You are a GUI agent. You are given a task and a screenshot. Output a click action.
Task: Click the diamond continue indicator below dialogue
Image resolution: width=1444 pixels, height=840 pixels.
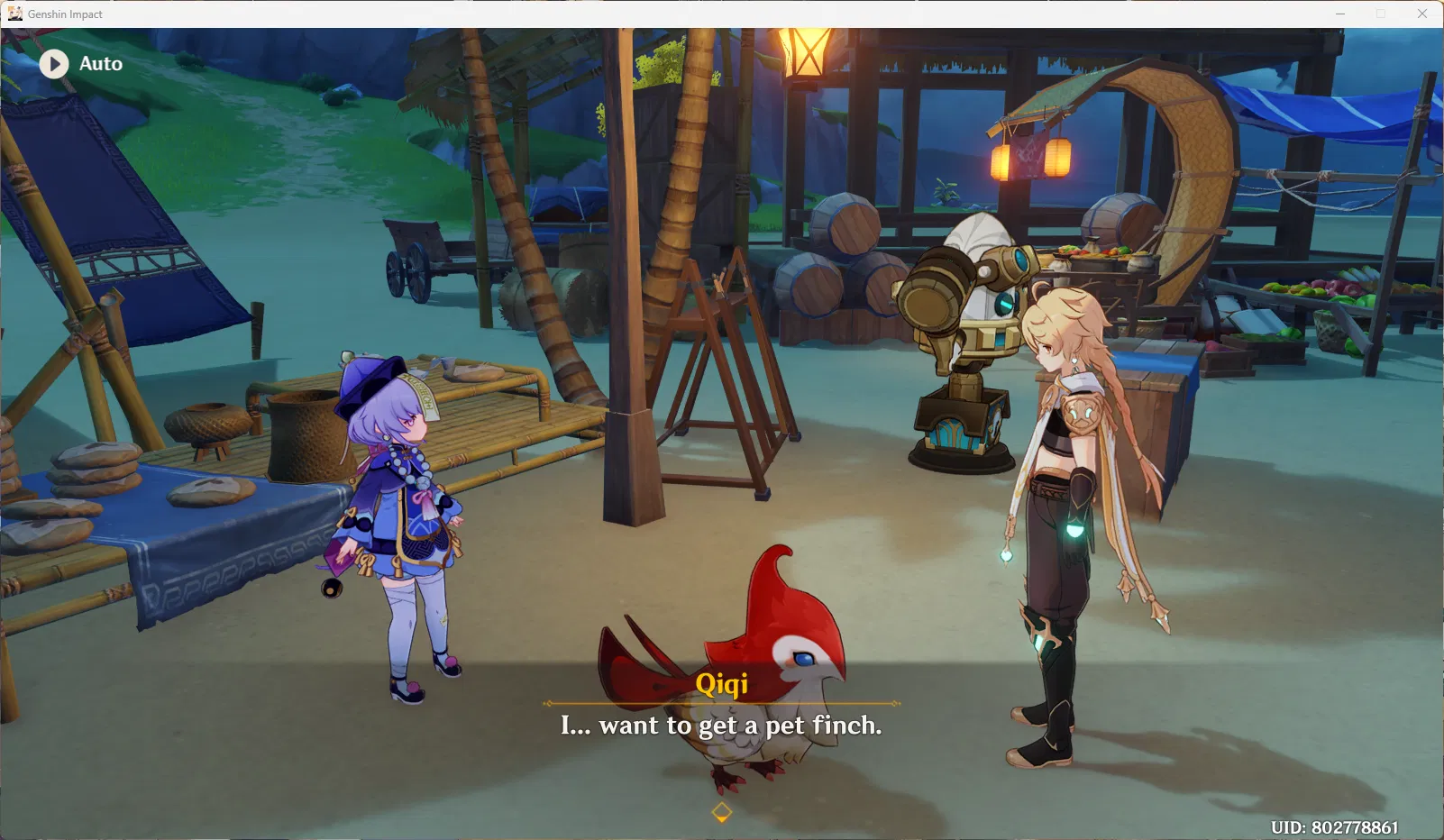point(722,810)
